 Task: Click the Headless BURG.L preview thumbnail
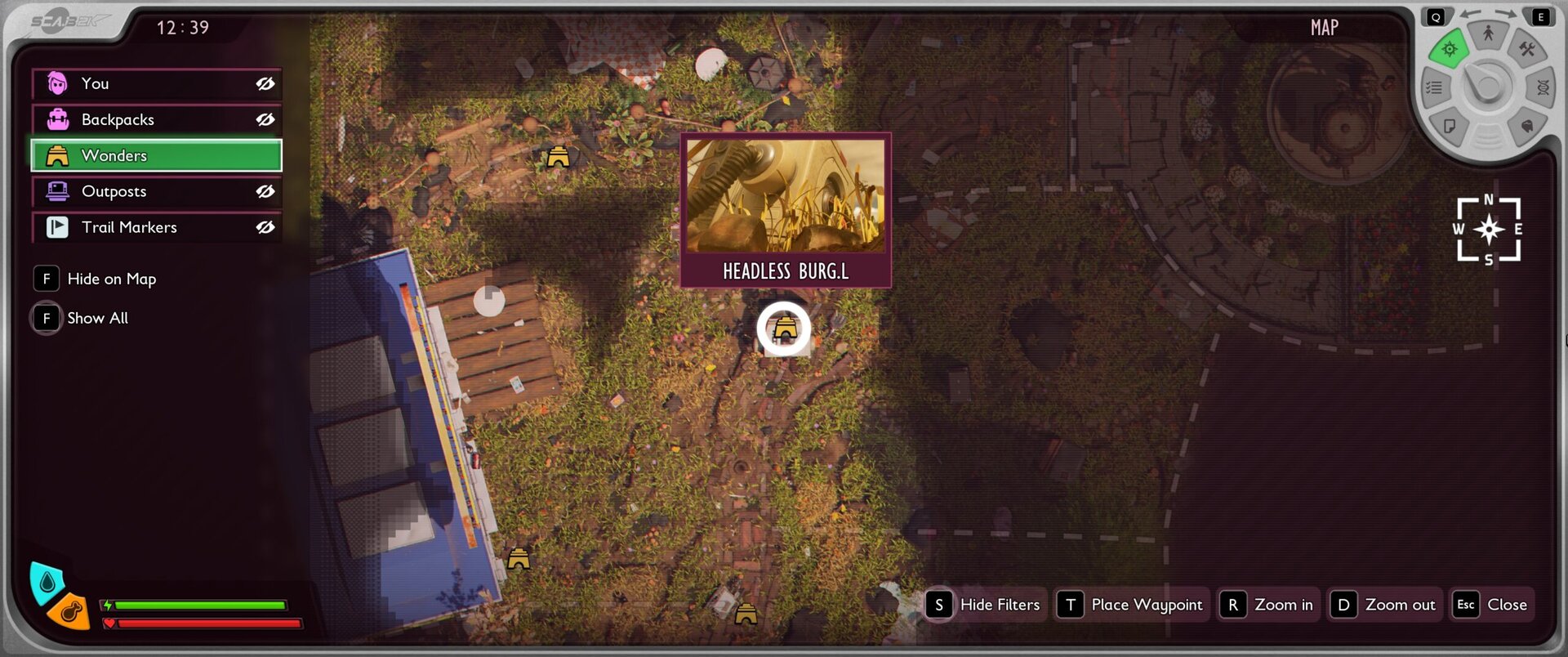tap(785, 196)
